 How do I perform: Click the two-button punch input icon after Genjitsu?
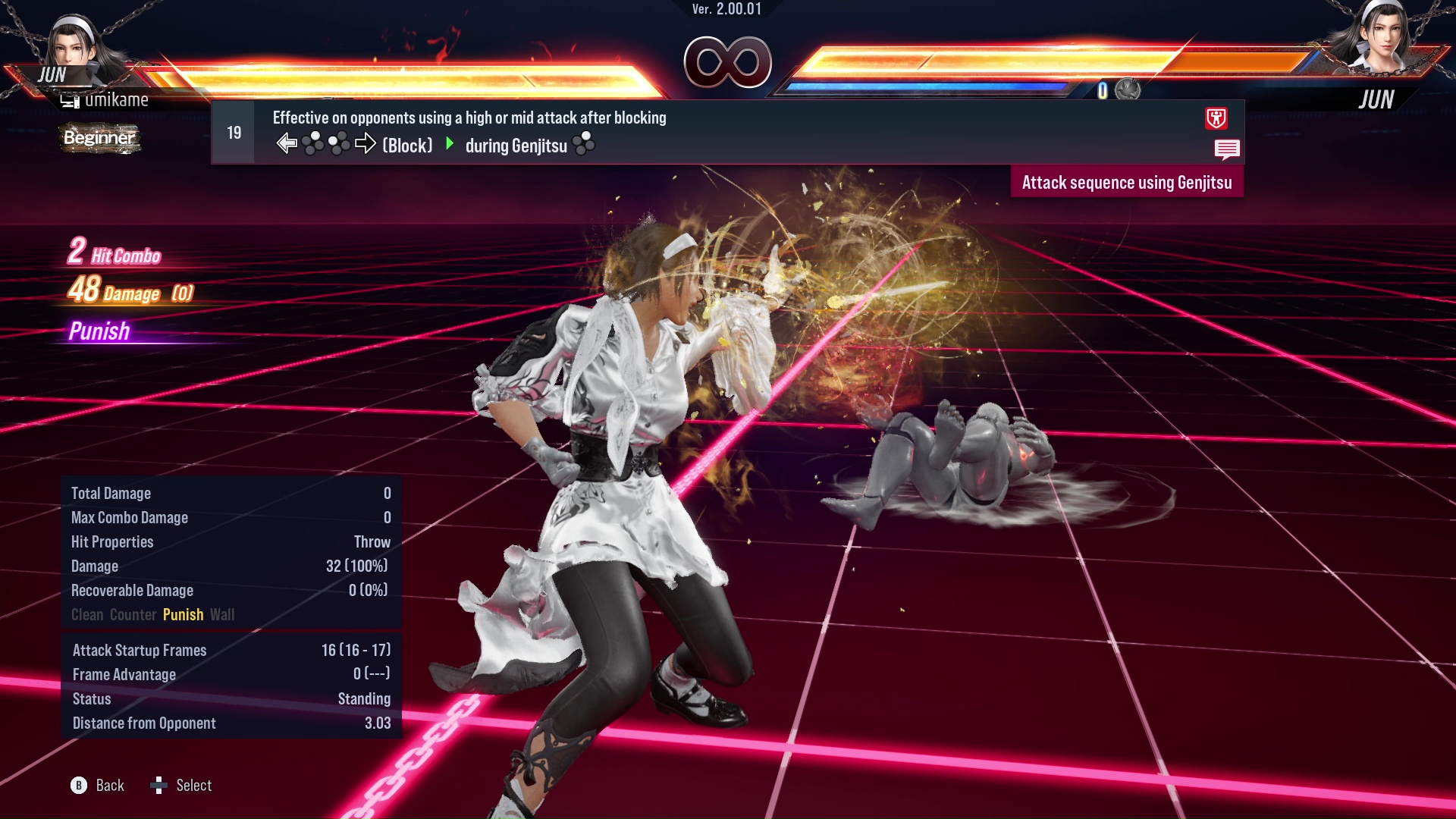[x=585, y=144]
